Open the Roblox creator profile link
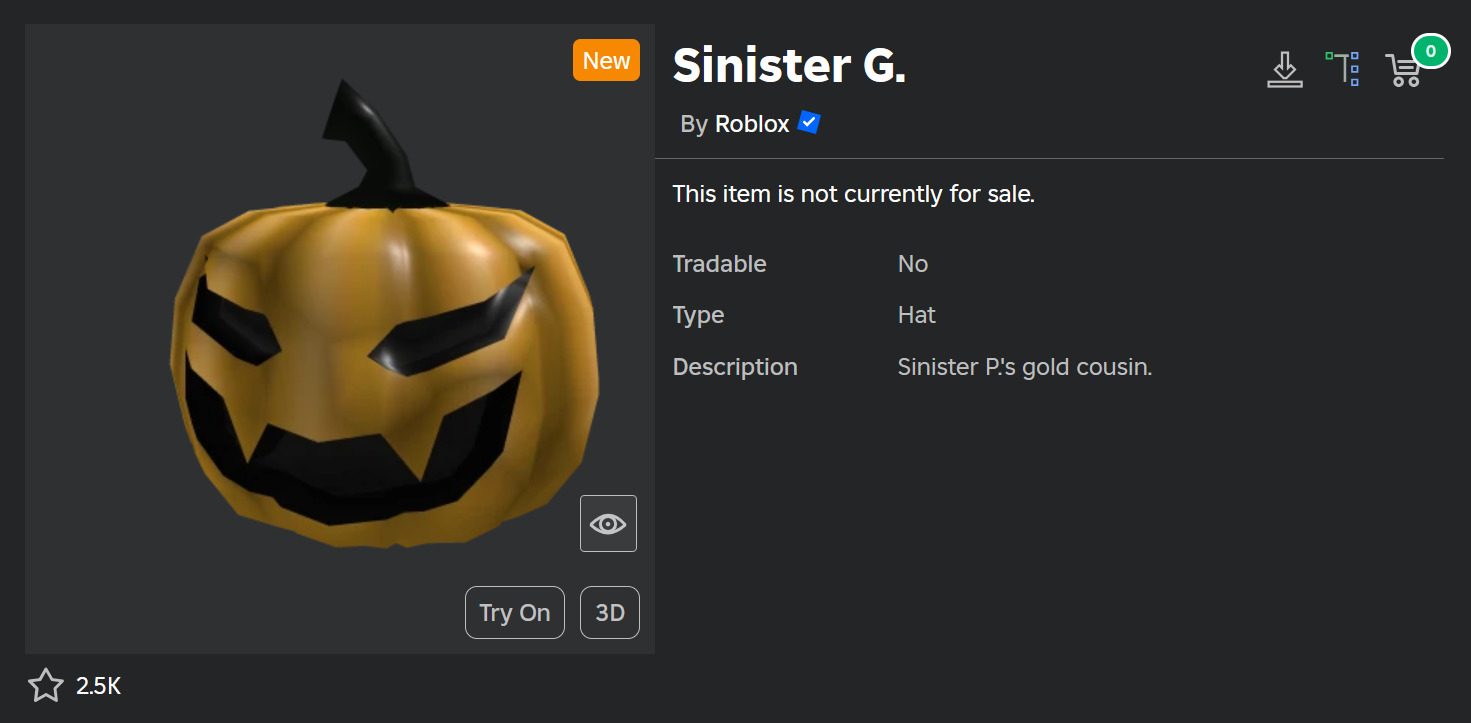 [752, 124]
